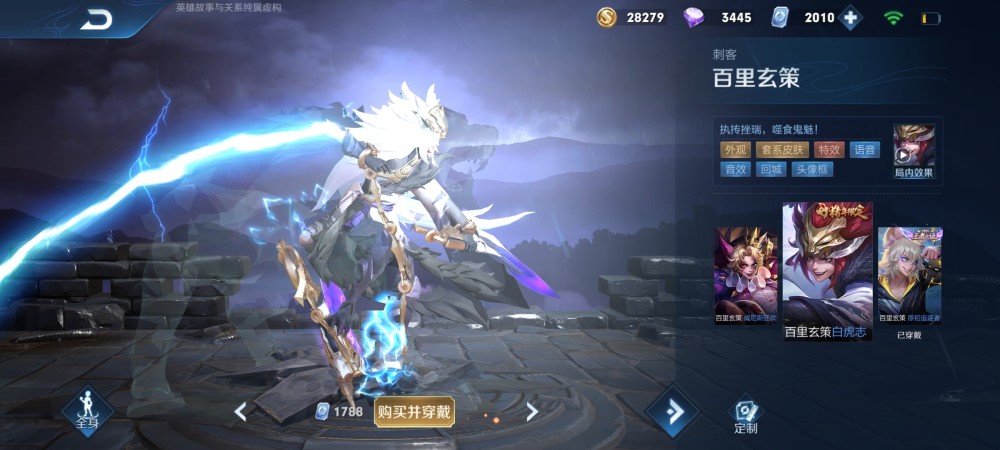
Task: Choose the equipped 原初追逐者 skin thumbnail
Action: [x=909, y=275]
